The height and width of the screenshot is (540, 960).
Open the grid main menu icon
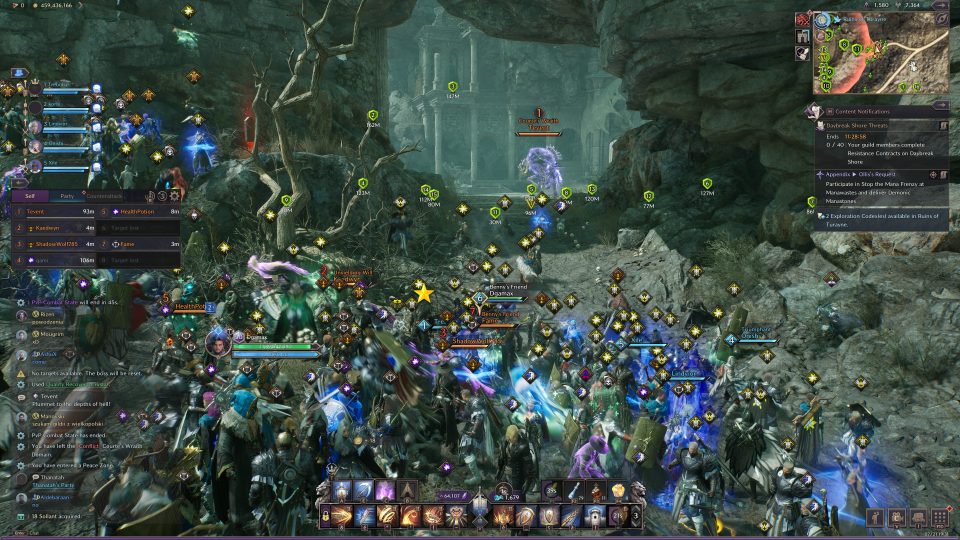point(939,517)
